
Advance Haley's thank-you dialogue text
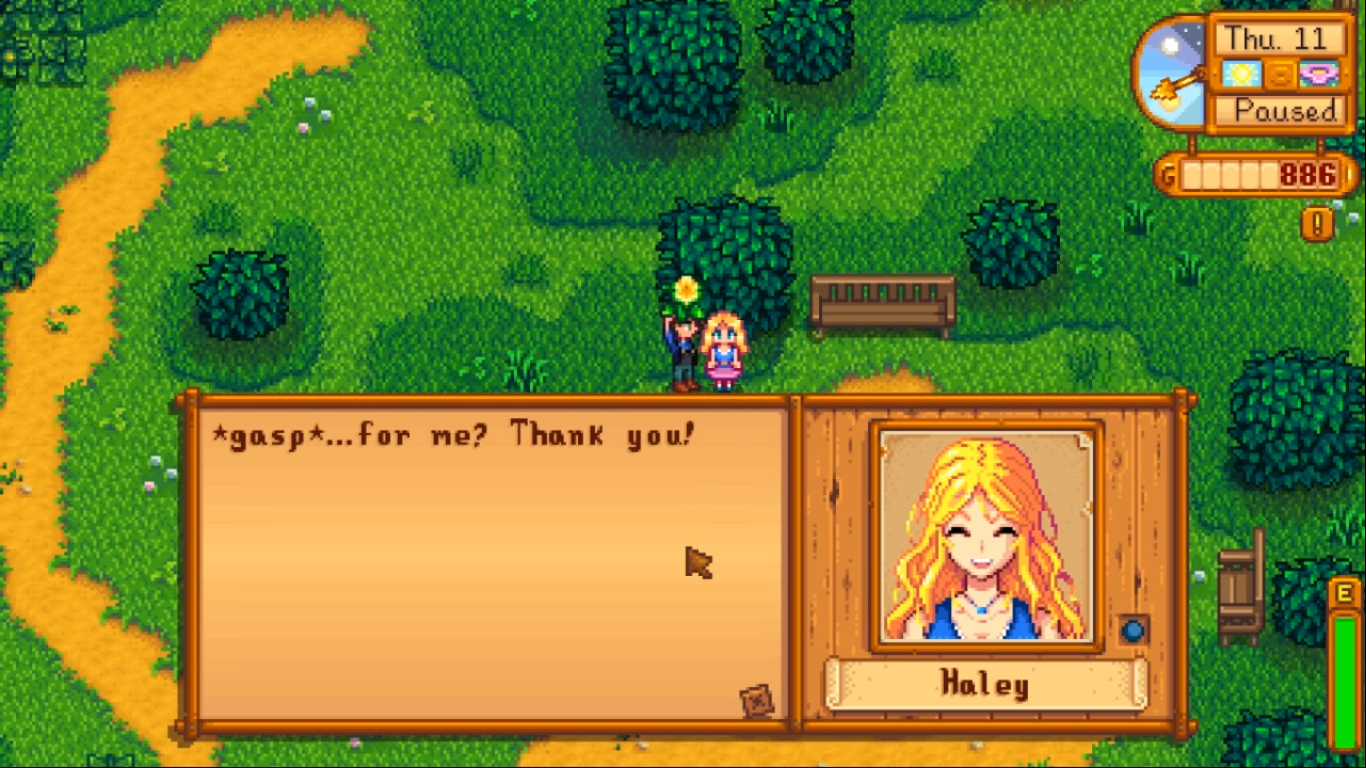pos(490,560)
